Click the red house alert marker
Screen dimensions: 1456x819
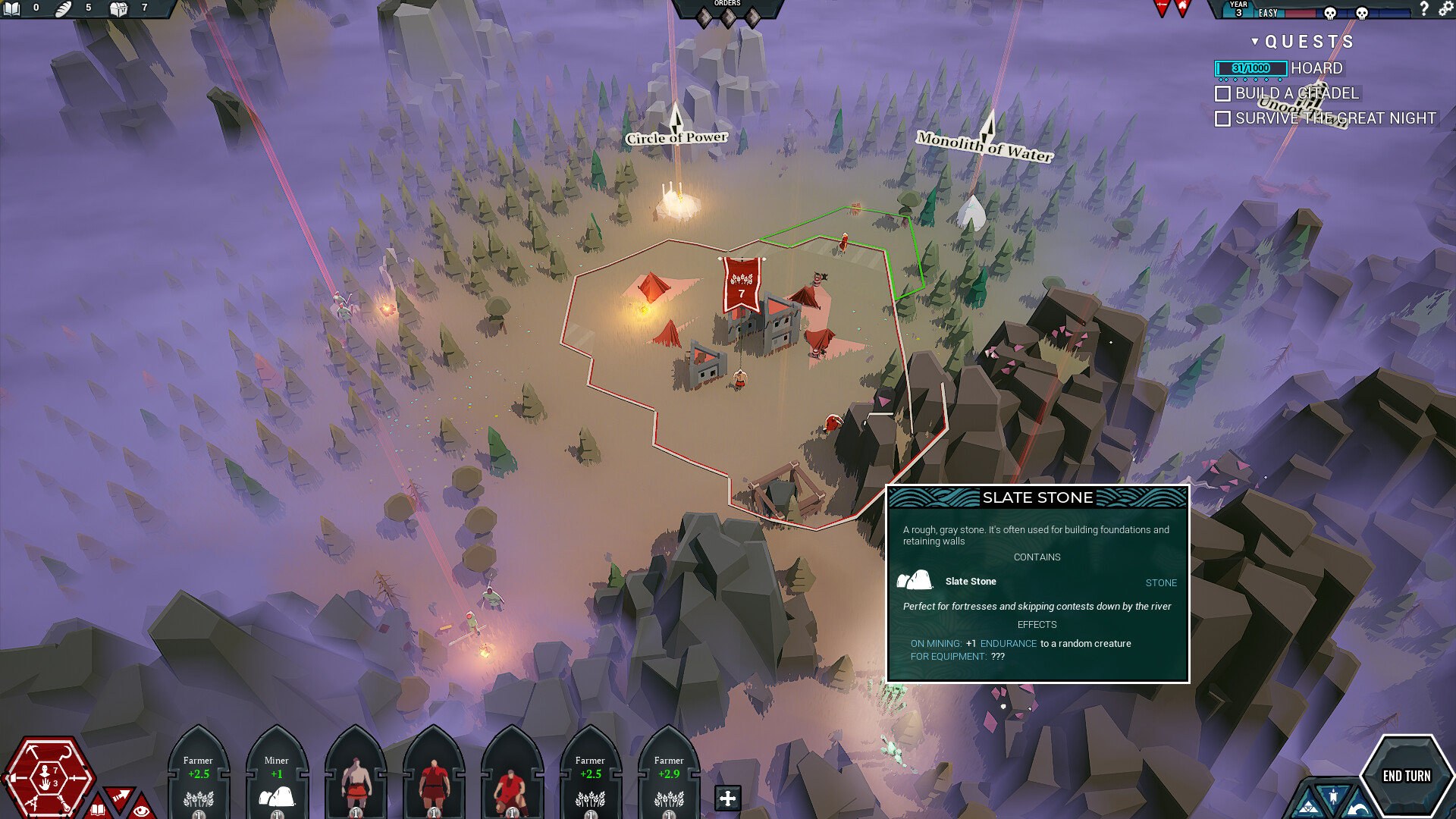tap(1182, 8)
